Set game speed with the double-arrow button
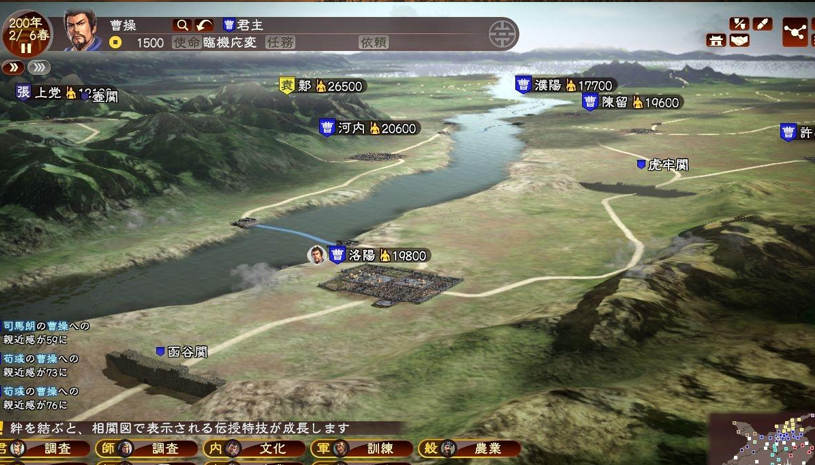This screenshot has height=465, width=815. click(x=13, y=67)
